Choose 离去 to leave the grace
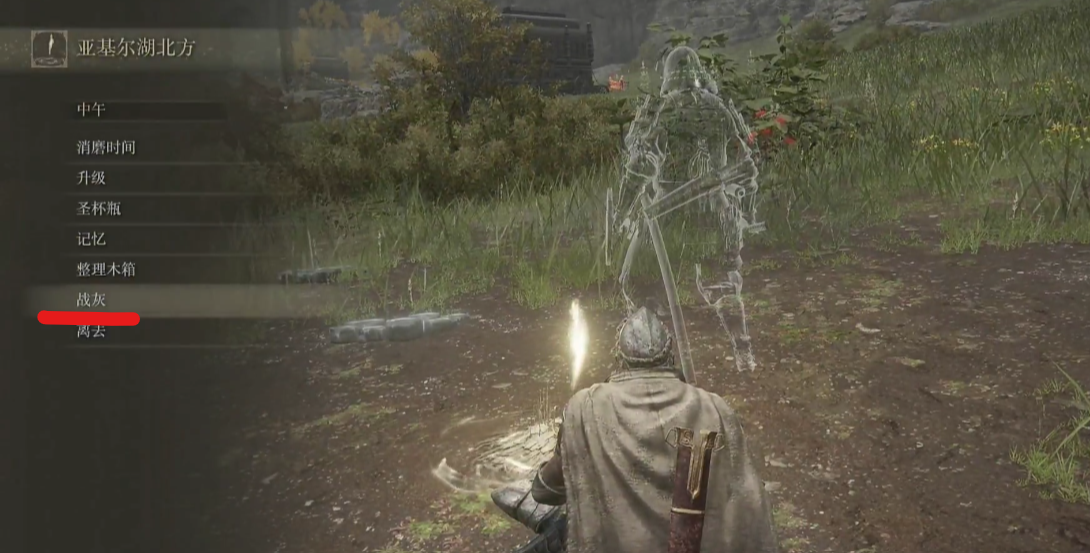Viewport: 1090px width, 553px height. click(x=92, y=332)
